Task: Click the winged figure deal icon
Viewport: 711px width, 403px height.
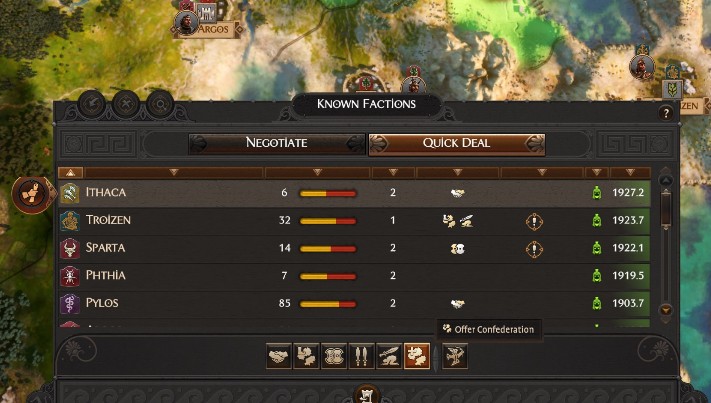Action: click(455, 356)
